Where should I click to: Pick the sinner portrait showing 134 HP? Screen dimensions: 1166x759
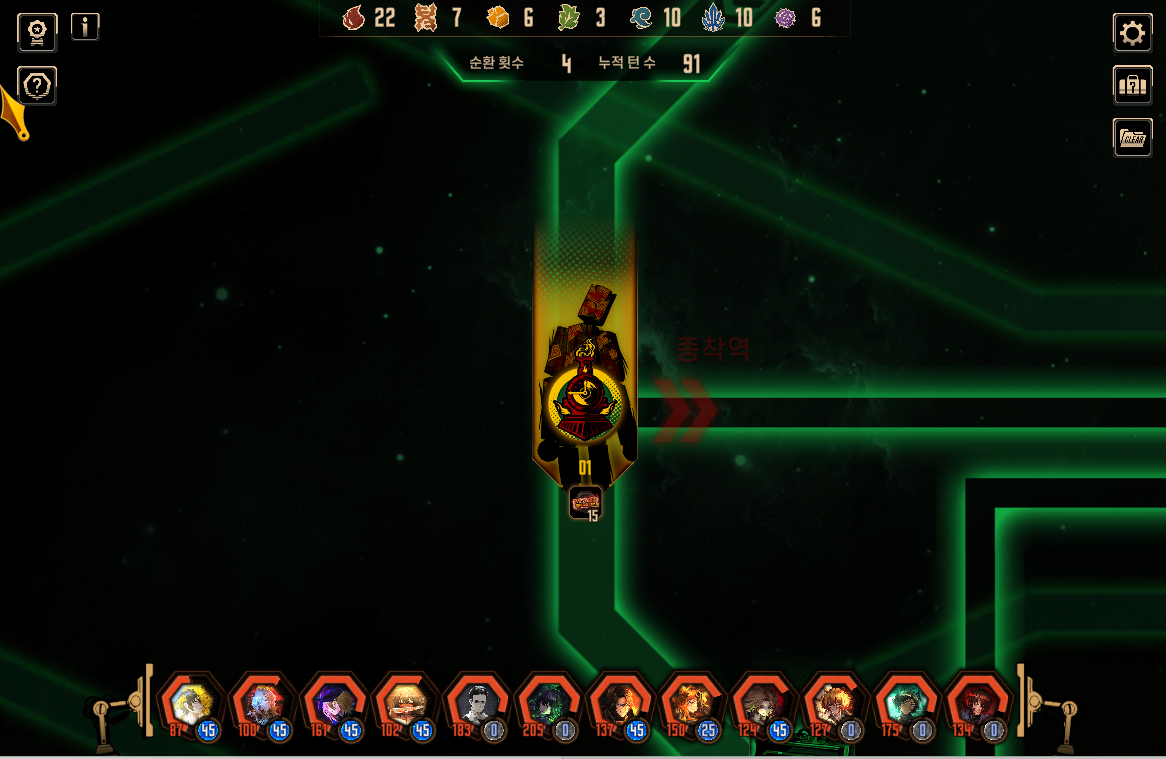pos(977,705)
